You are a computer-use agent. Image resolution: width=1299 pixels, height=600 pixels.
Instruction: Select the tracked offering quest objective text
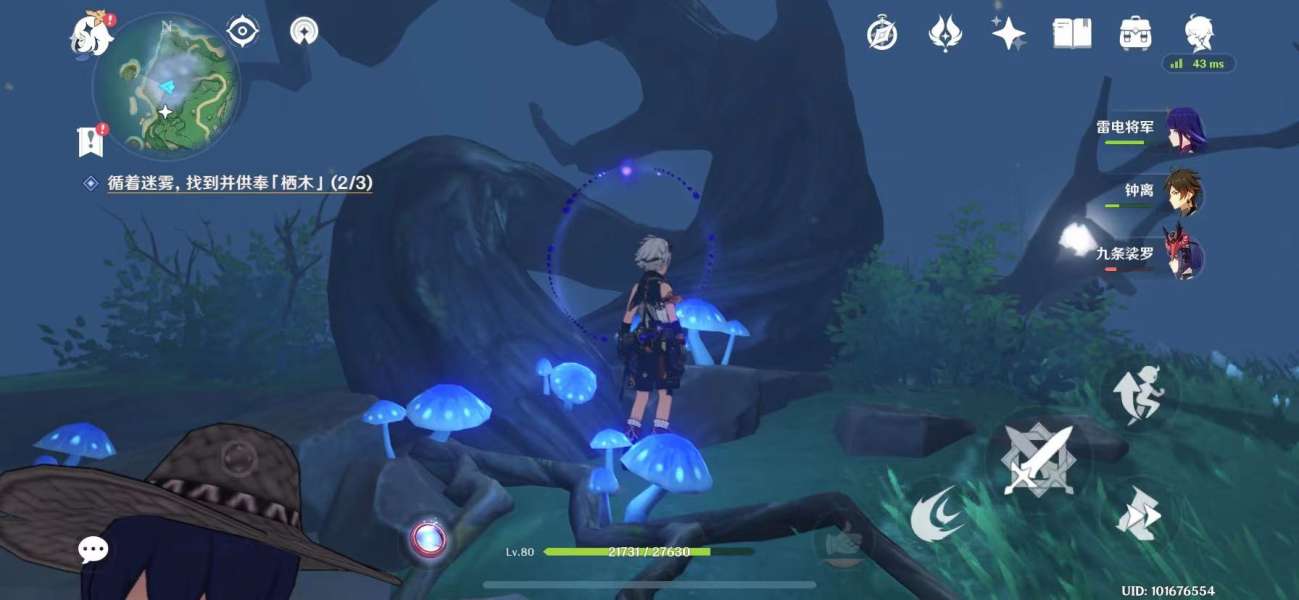(240, 183)
